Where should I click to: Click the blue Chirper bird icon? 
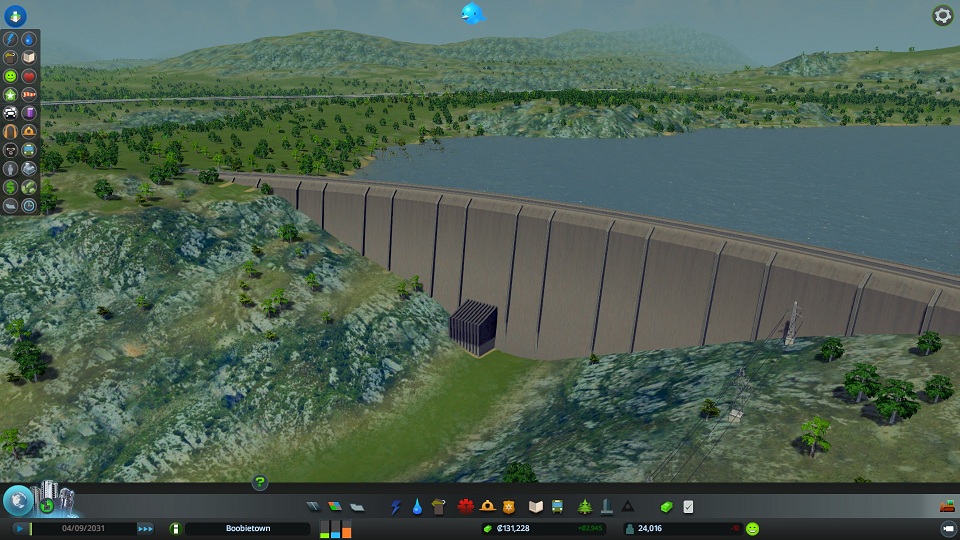472,13
